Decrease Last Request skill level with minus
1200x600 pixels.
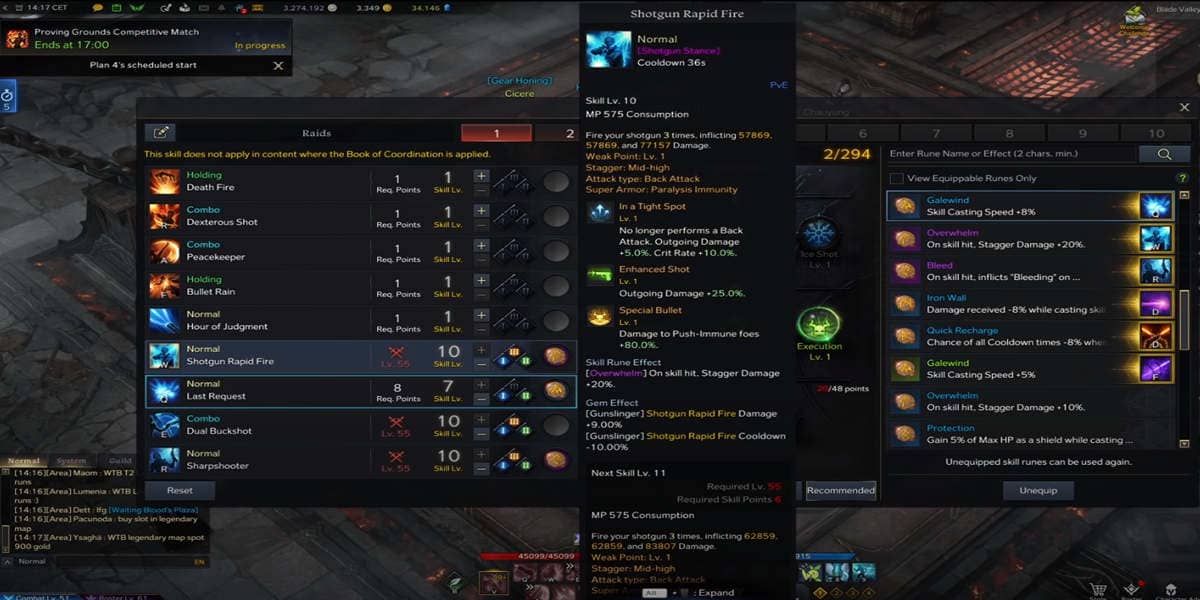481,397
